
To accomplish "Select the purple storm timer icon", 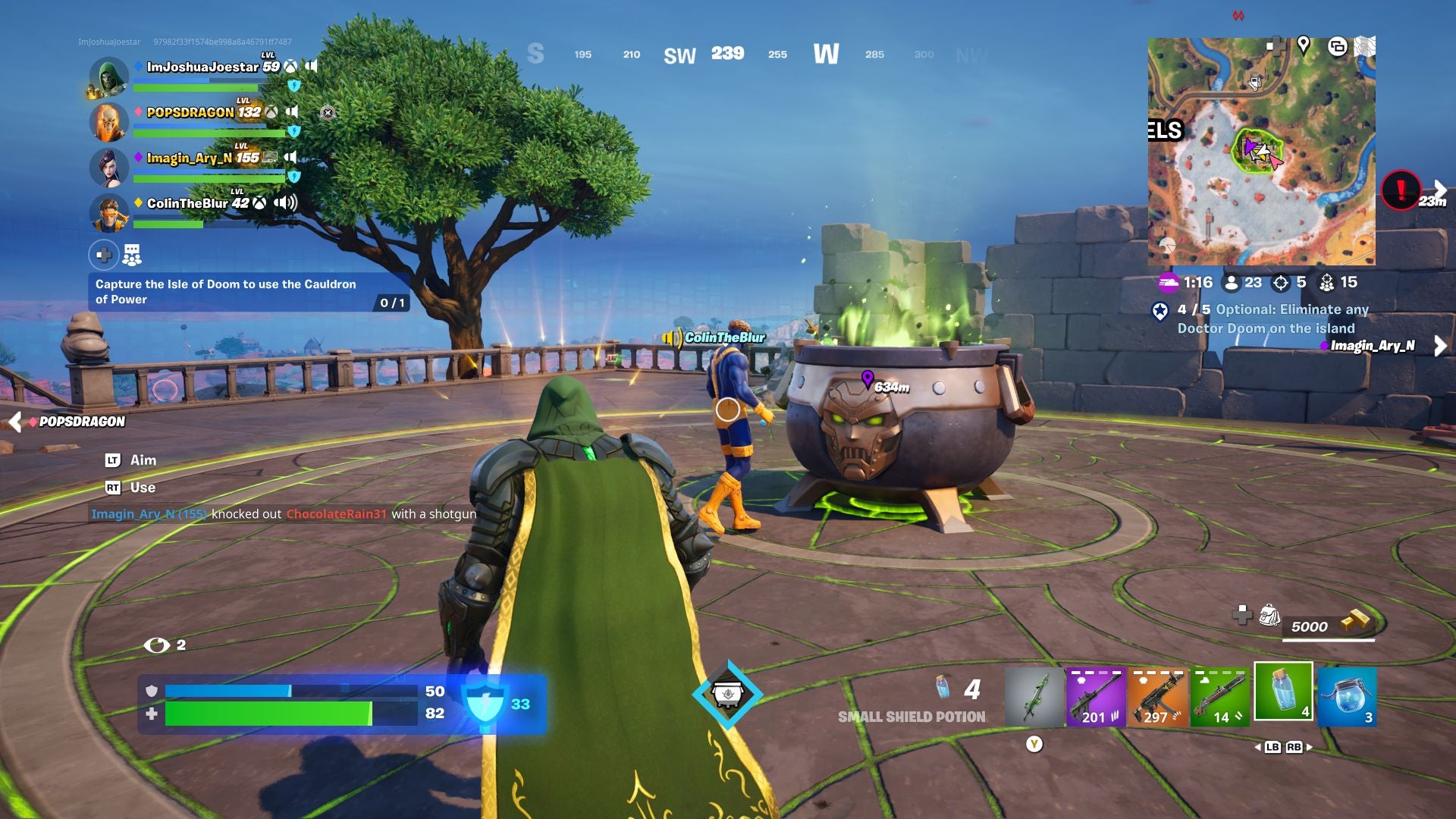I will (x=1169, y=283).
